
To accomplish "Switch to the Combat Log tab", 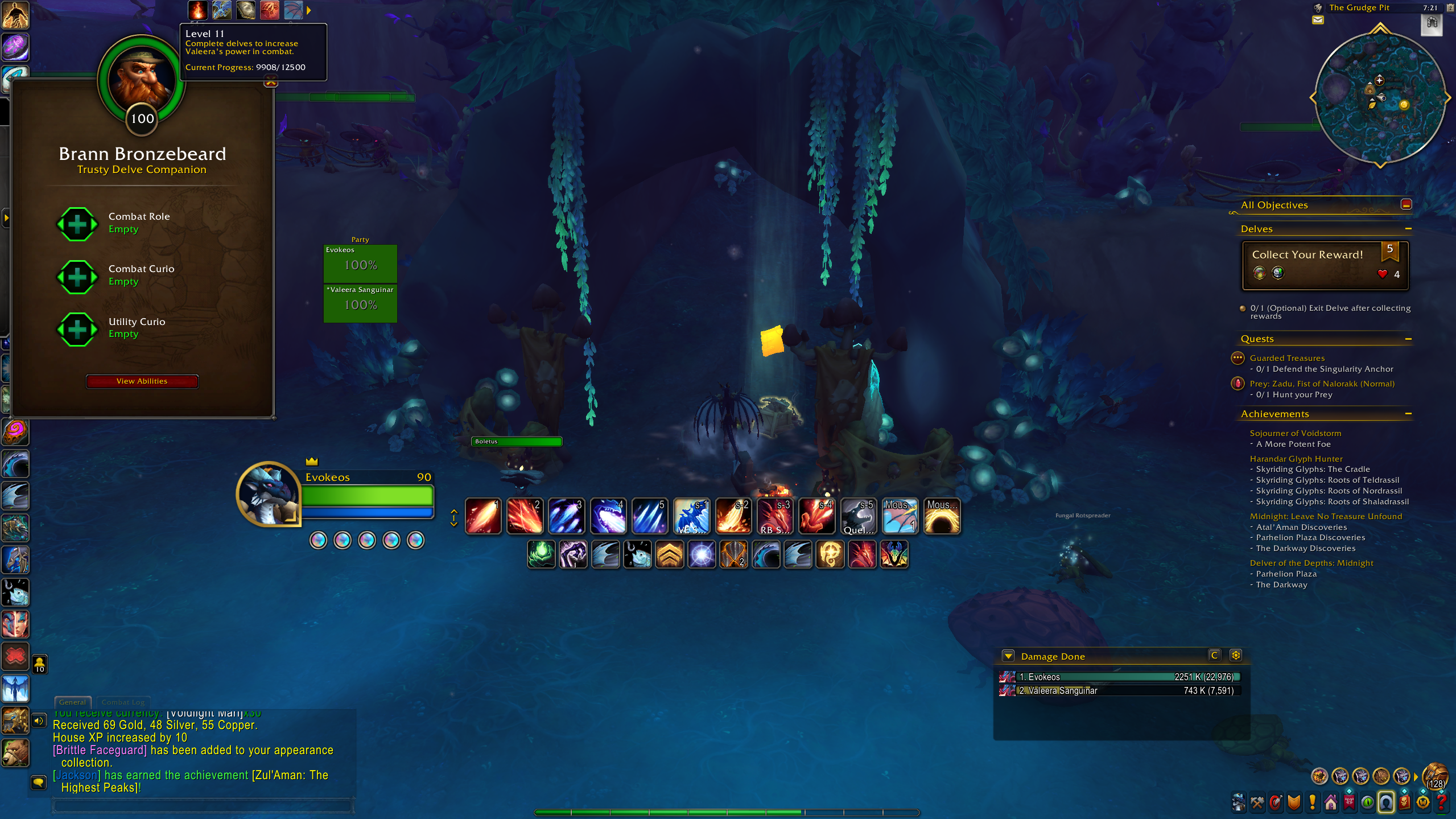I will click(123, 702).
